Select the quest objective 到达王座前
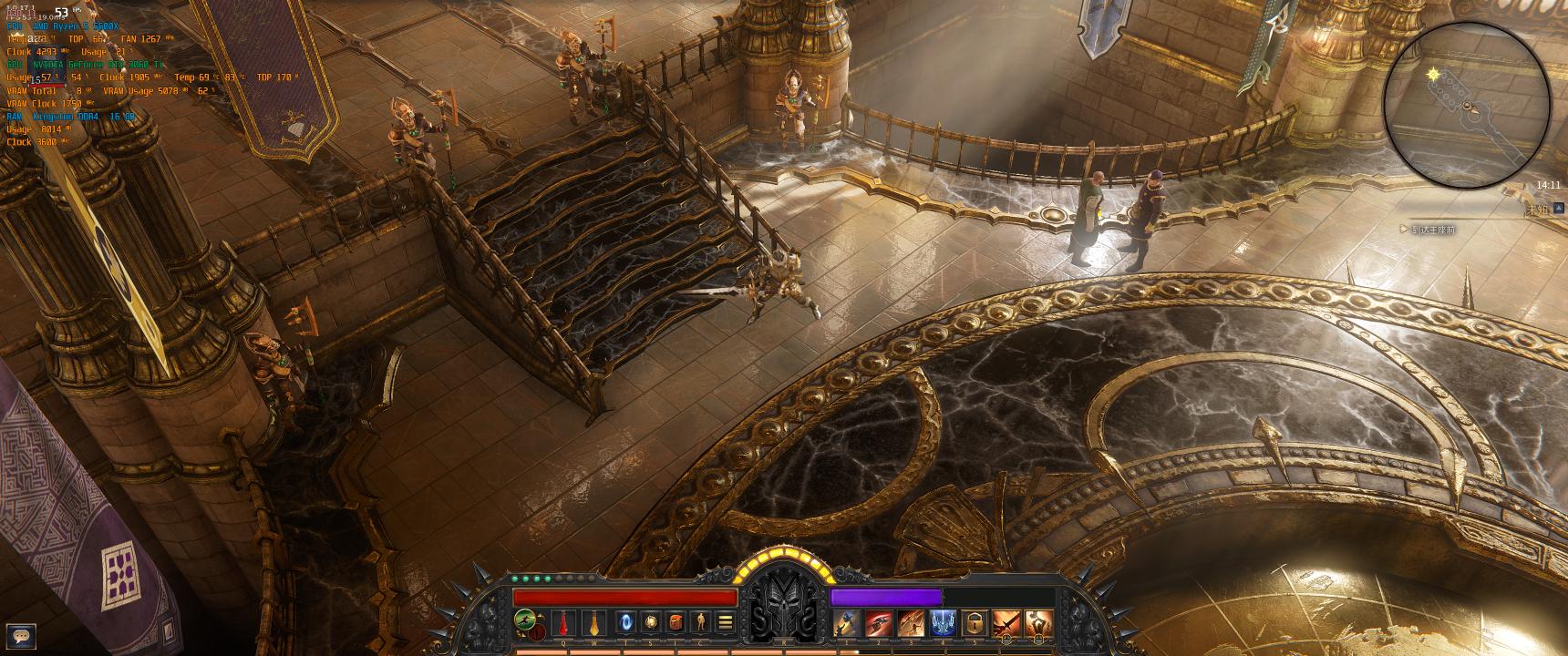 [1432, 230]
